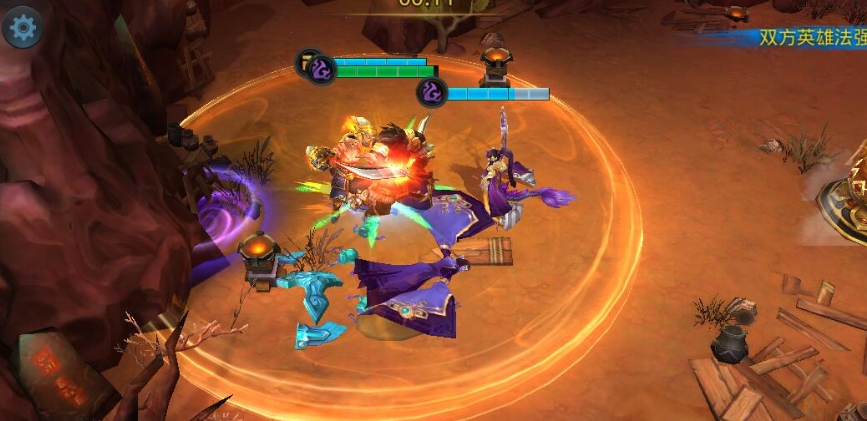Open the settings gear menu
867x421 pixels.
[x=22, y=28]
